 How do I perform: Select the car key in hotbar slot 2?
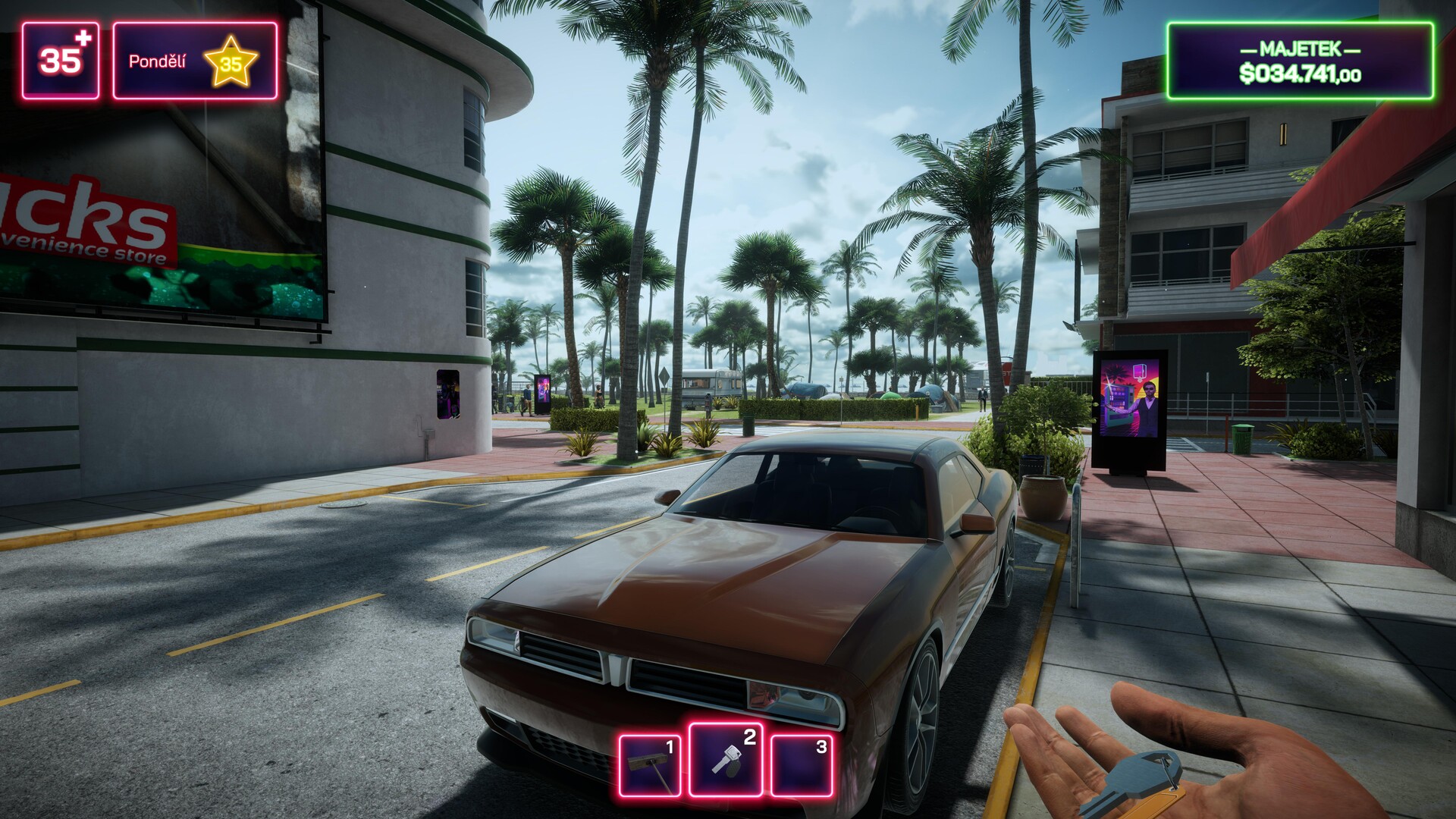(726, 760)
